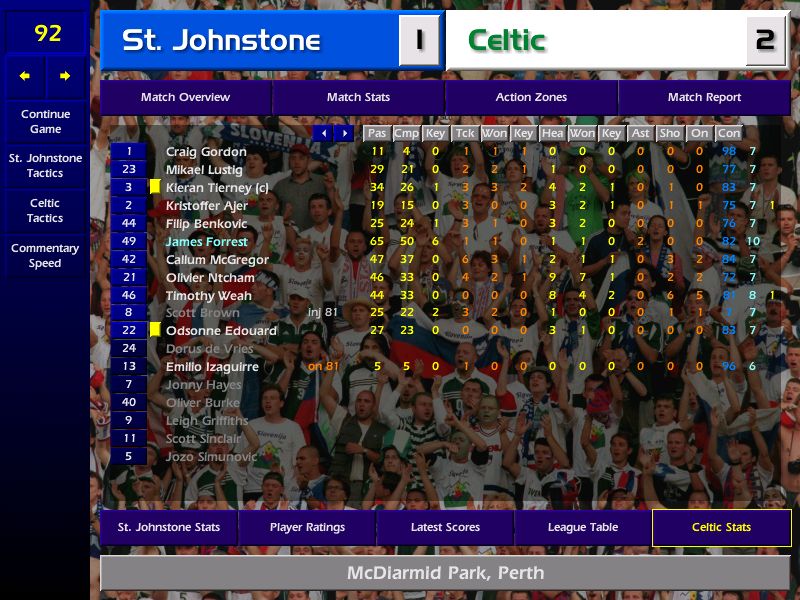The height and width of the screenshot is (600, 800).
Task: Show St. Johnstone Stats
Action: point(169,528)
